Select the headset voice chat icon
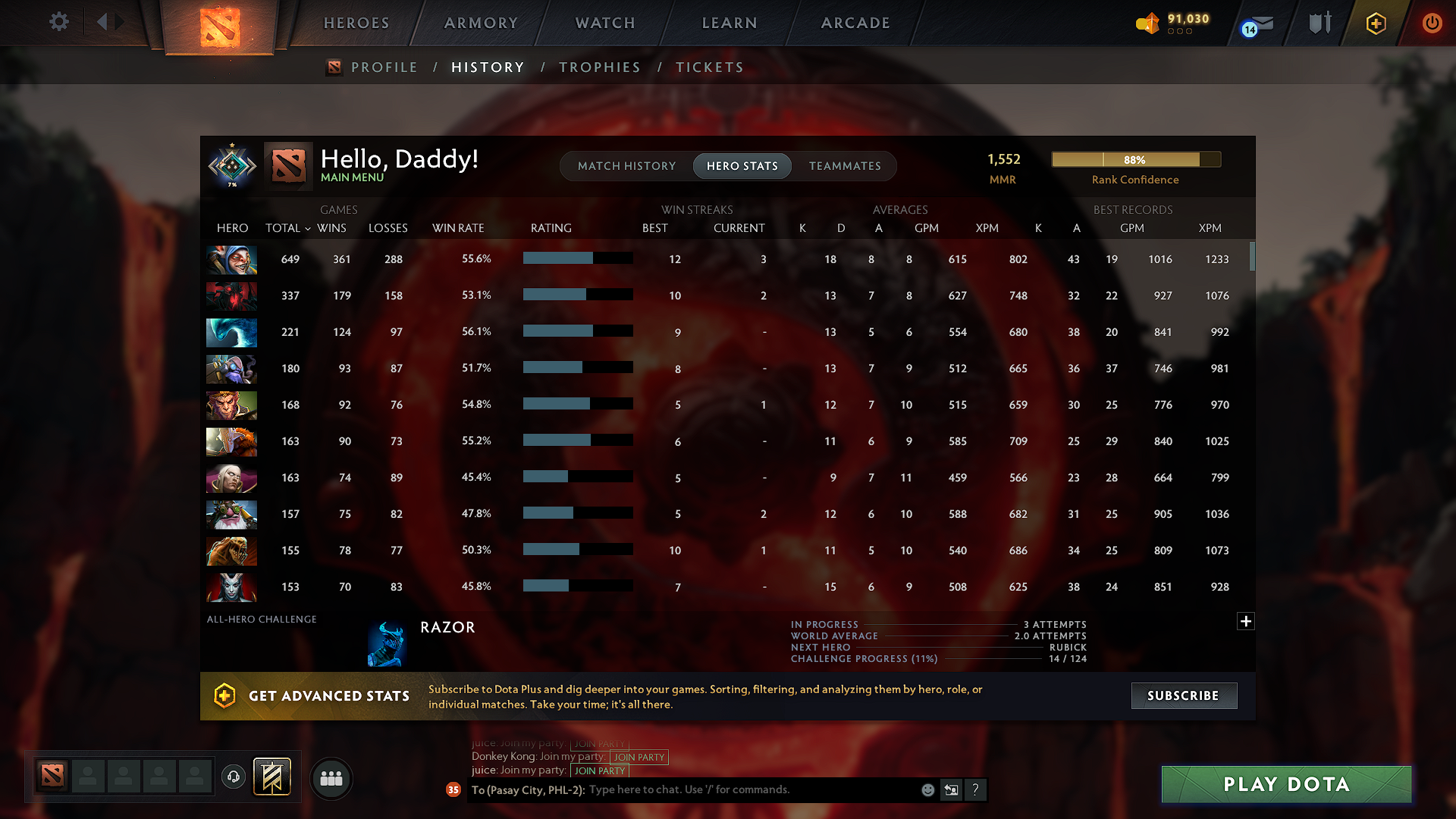 tap(233, 778)
